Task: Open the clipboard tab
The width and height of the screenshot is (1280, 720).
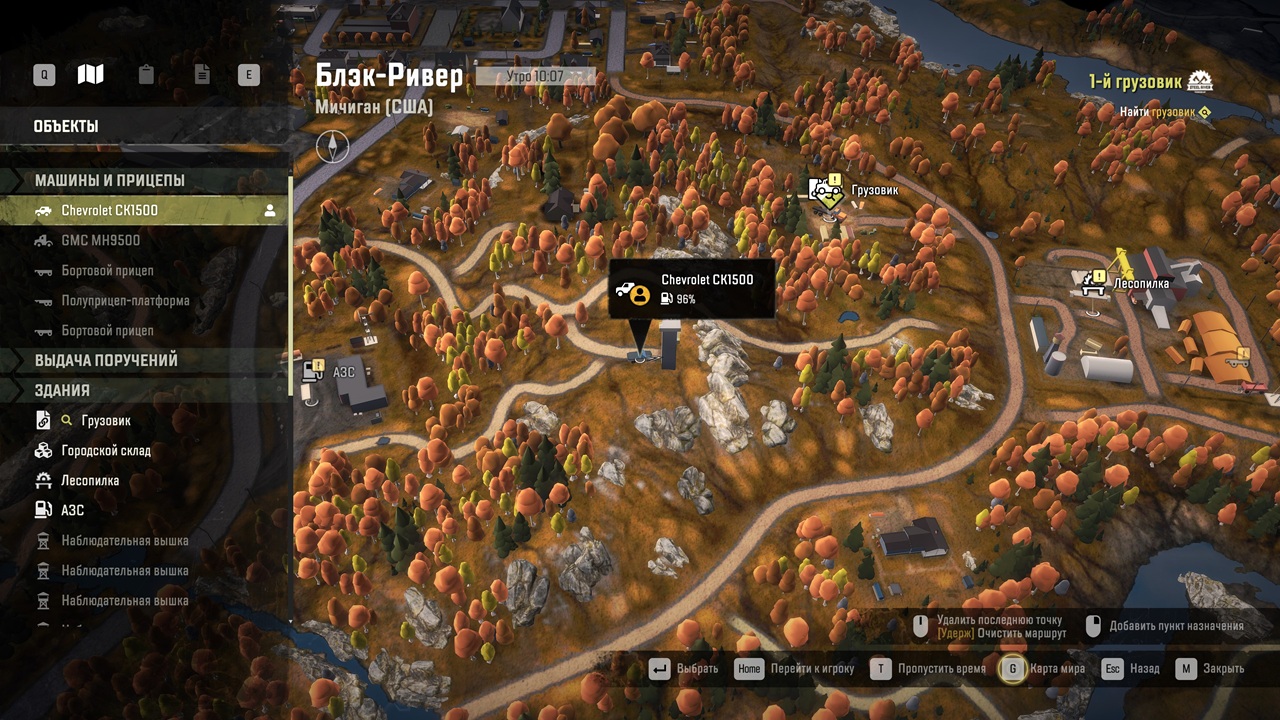Action: click(146, 75)
